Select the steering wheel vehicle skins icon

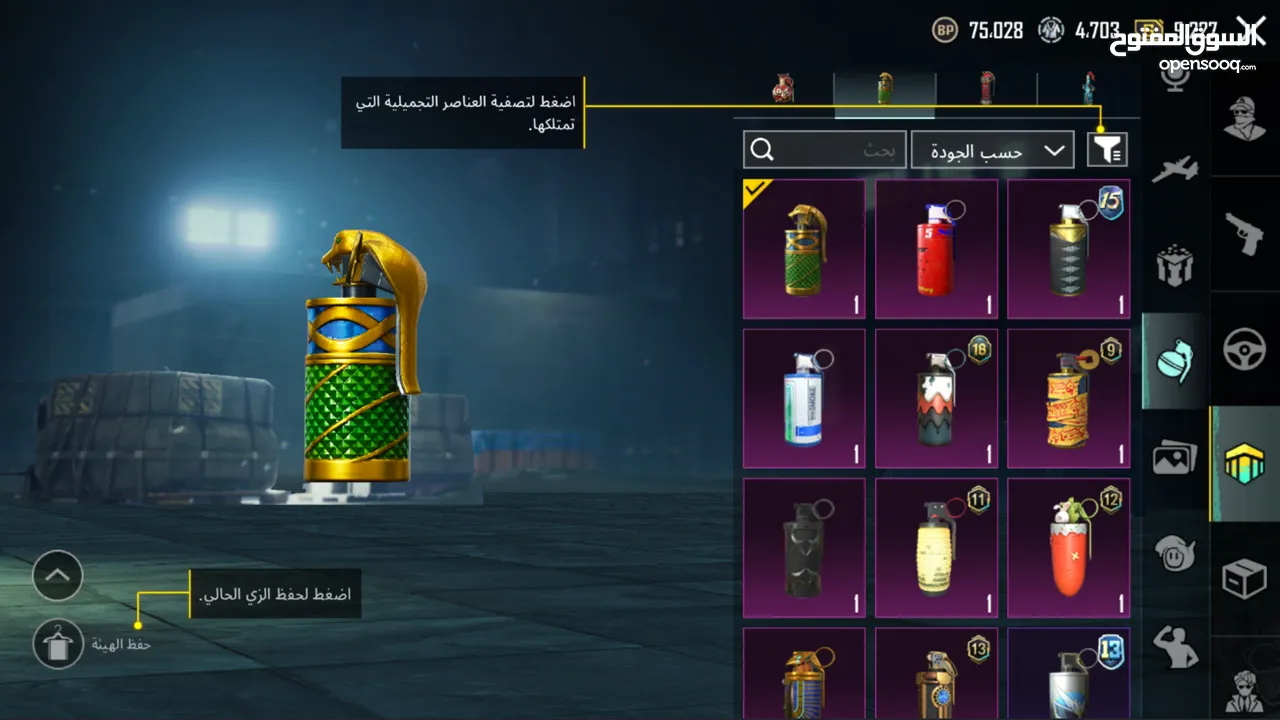pos(1245,350)
